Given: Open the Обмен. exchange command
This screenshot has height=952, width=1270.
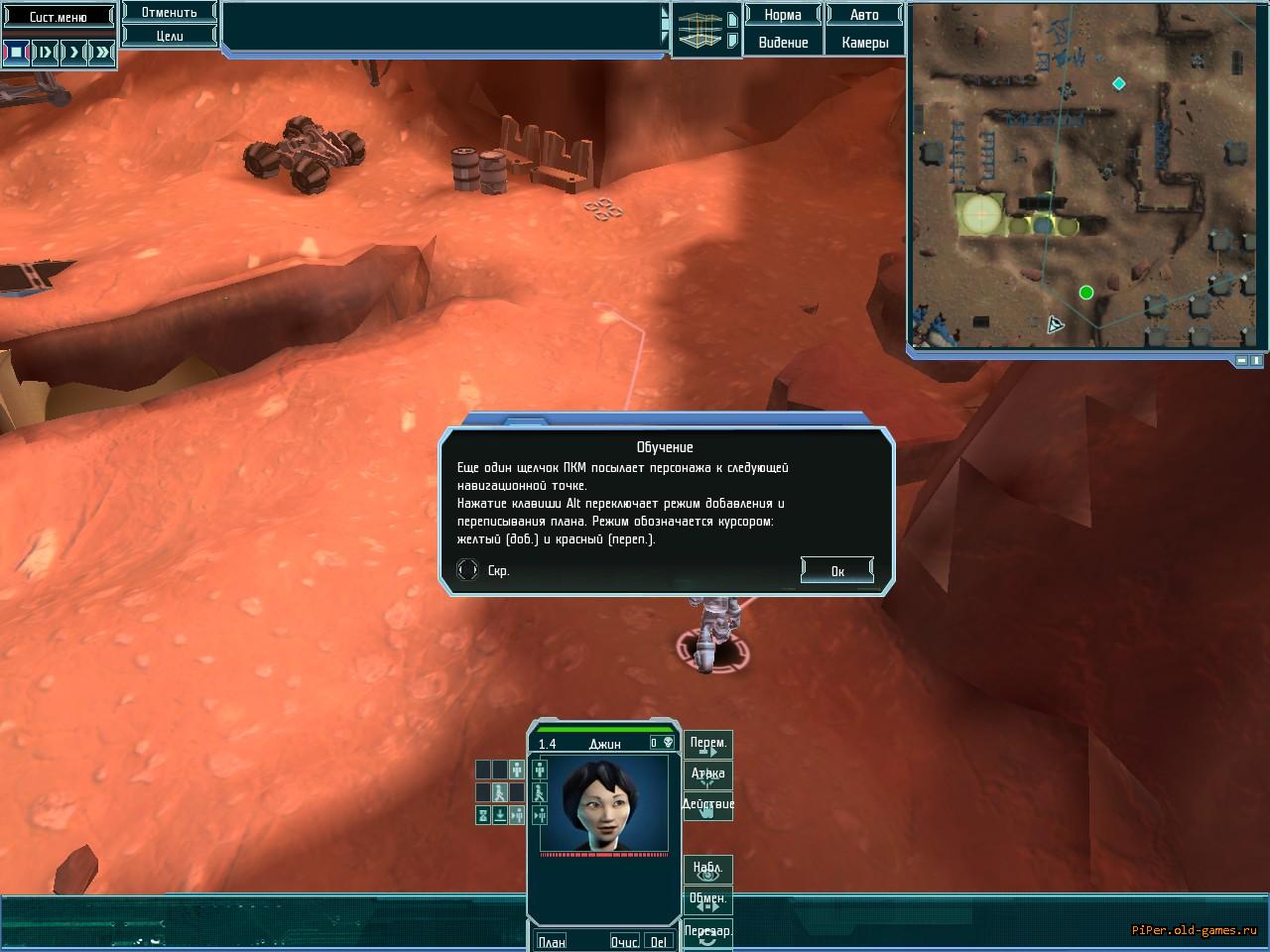Looking at the screenshot, I should click(x=708, y=900).
